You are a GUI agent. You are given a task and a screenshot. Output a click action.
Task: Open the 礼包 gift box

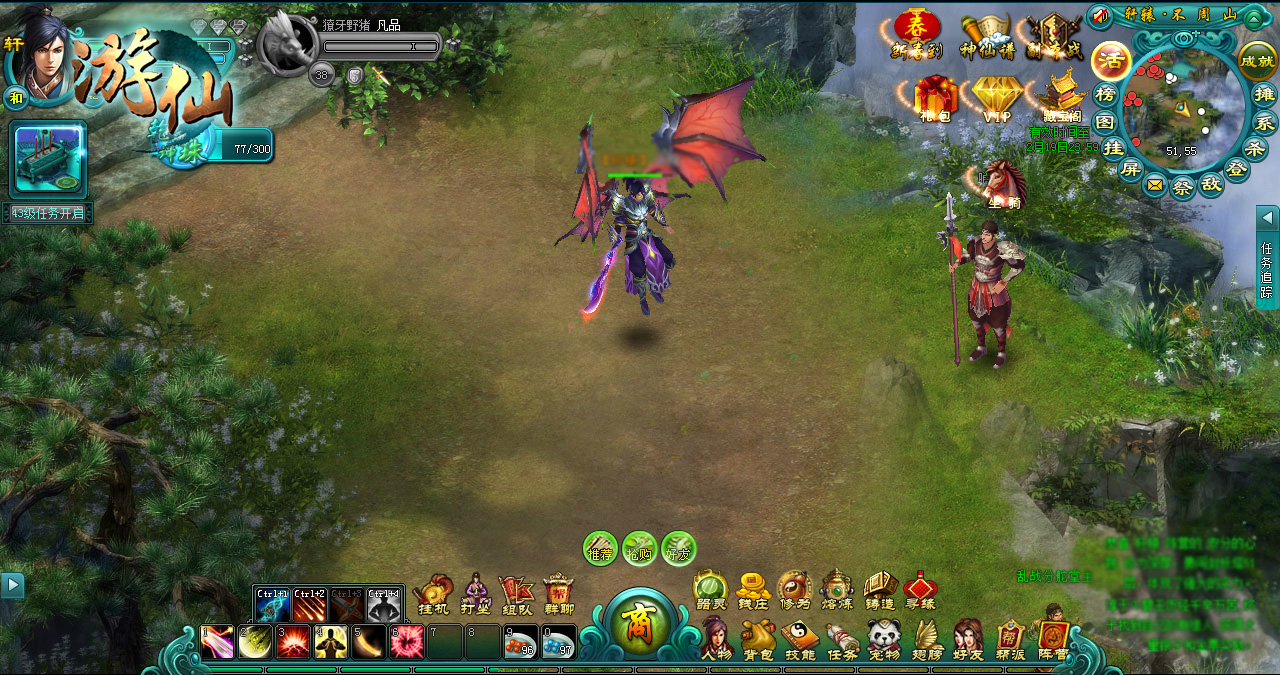click(936, 98)
